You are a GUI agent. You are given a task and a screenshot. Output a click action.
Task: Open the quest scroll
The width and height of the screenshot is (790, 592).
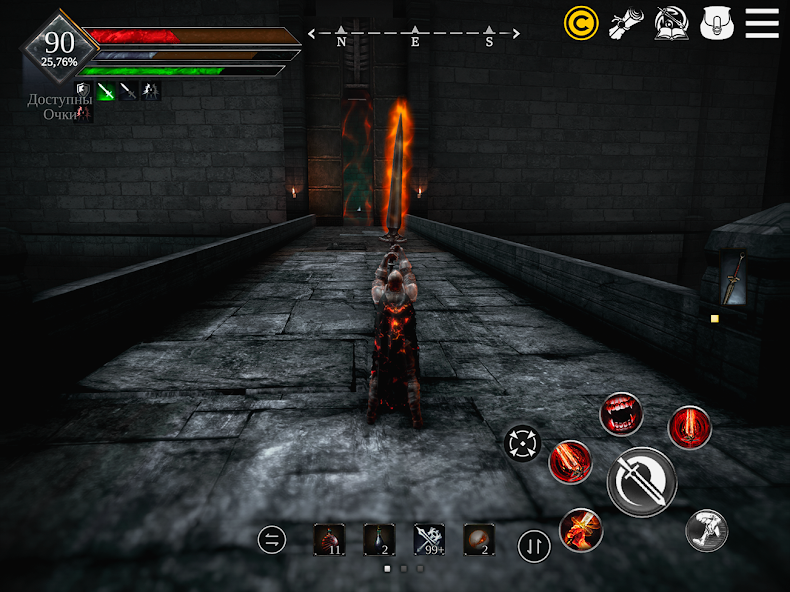626,22
